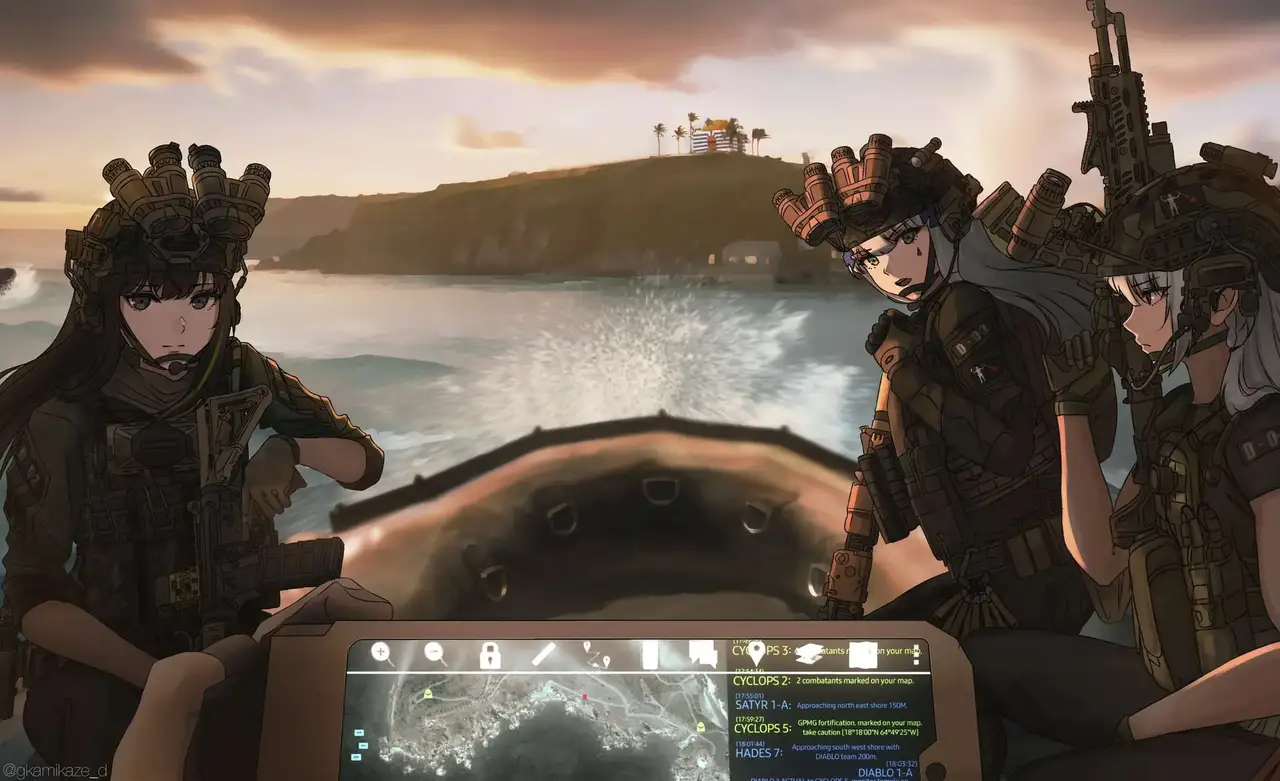Open the three-dot overflow menu

[916, 656]
